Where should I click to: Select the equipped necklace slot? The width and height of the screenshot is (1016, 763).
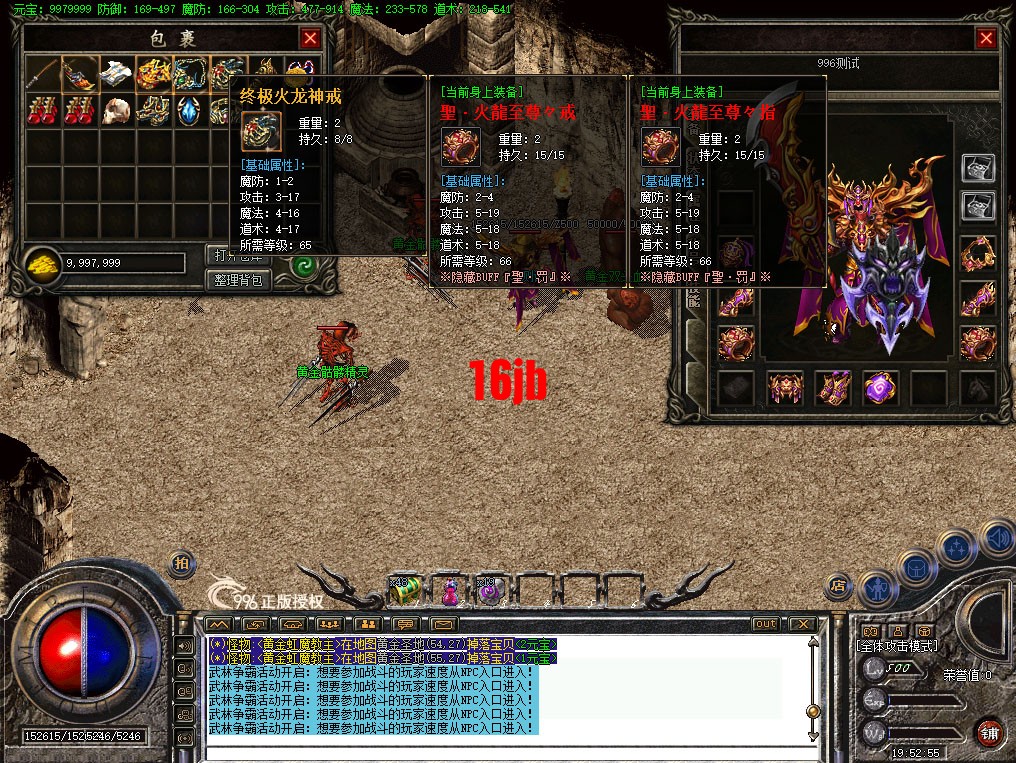(978, 254)
